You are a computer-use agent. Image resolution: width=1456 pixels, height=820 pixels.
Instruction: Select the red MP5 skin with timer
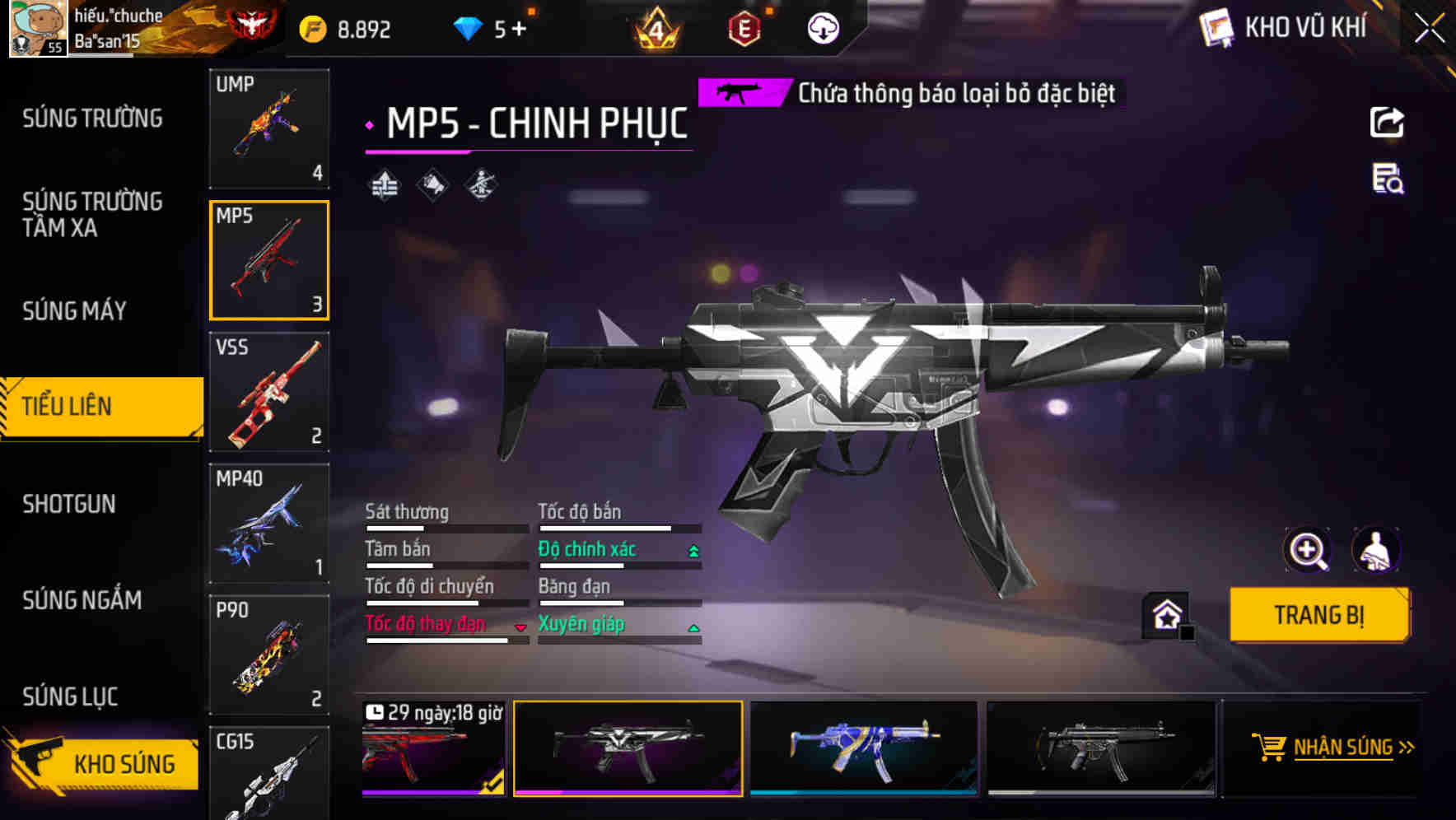point(433,748)
